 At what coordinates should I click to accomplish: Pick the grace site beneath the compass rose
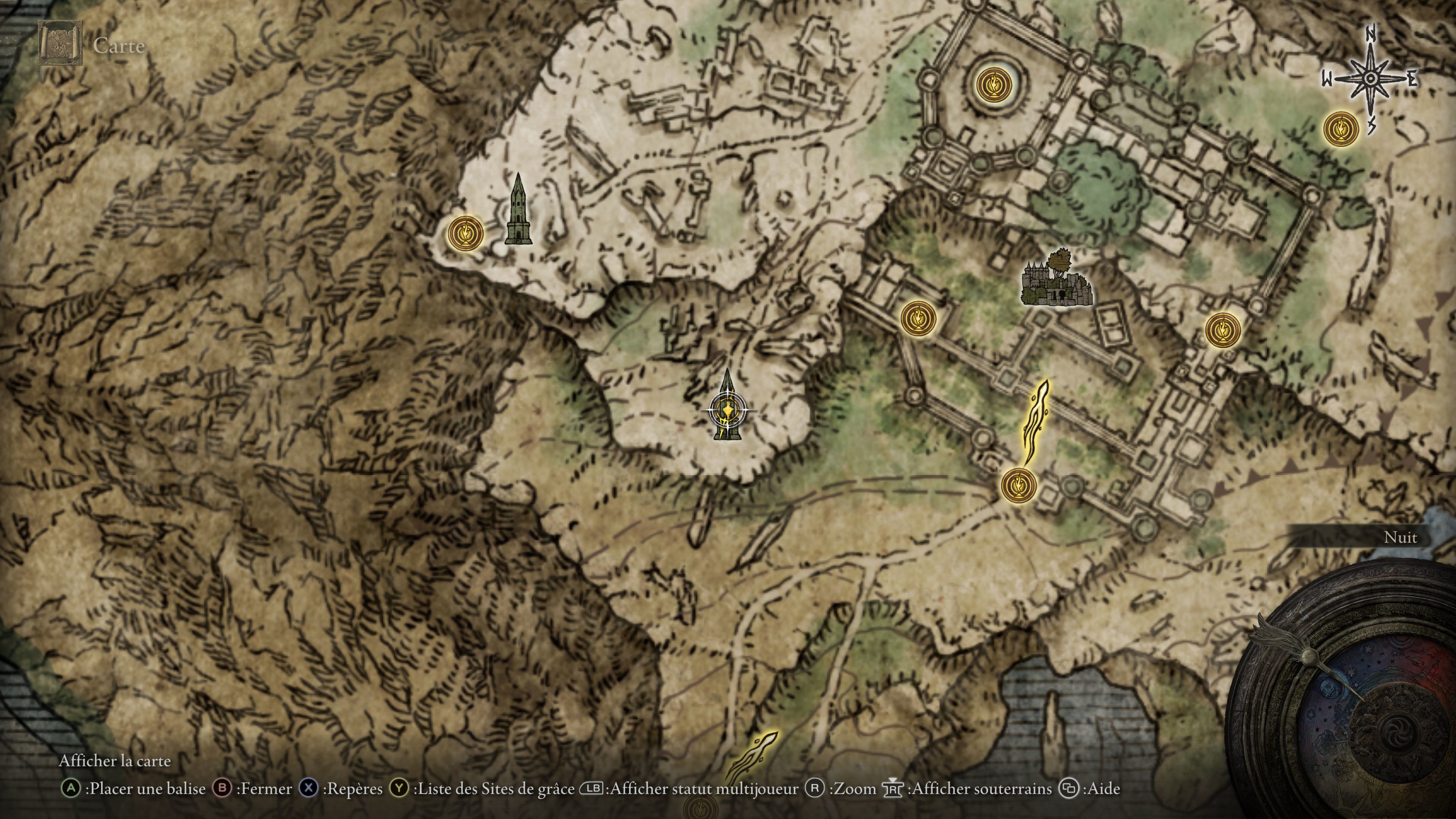coord(1341,129)
